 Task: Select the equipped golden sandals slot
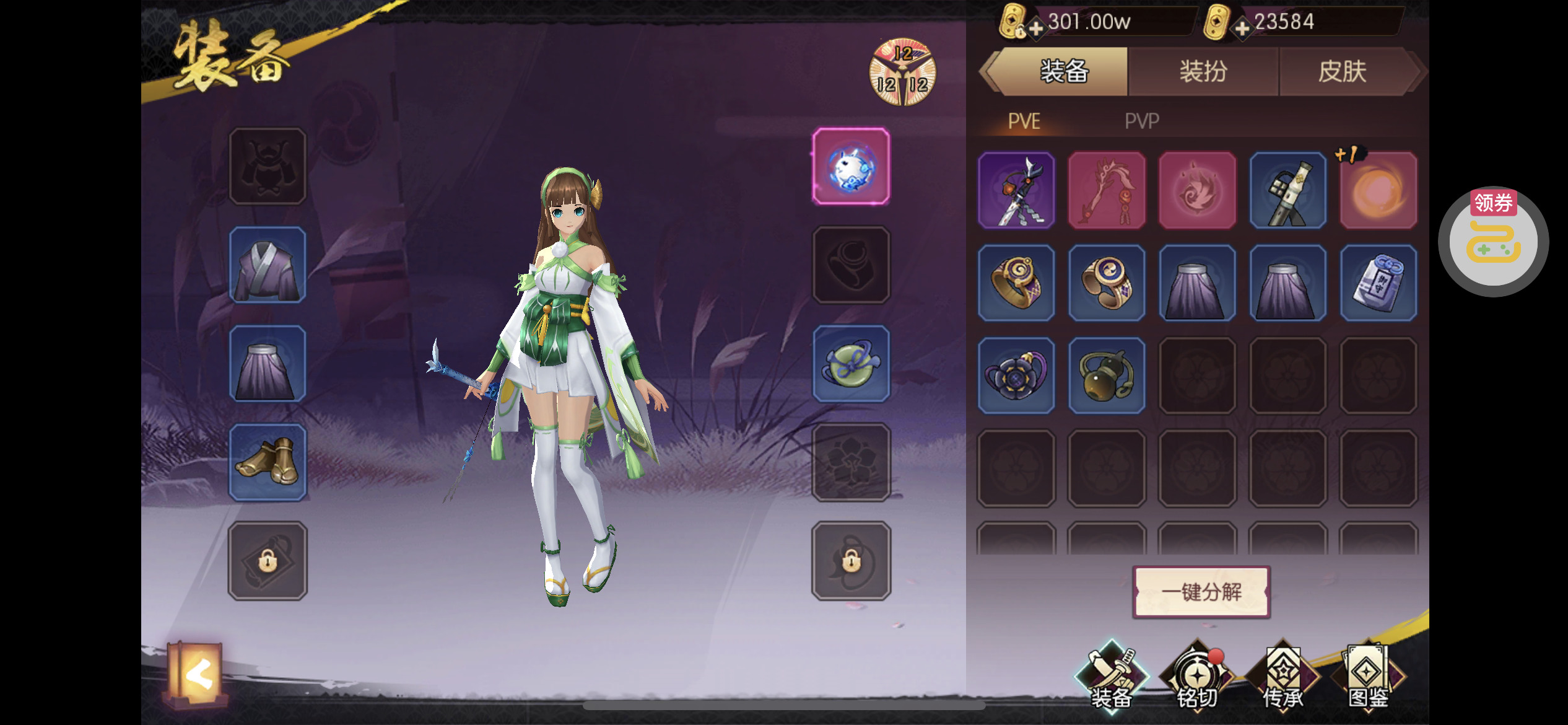pyautogui.click(x=268, y=462)
